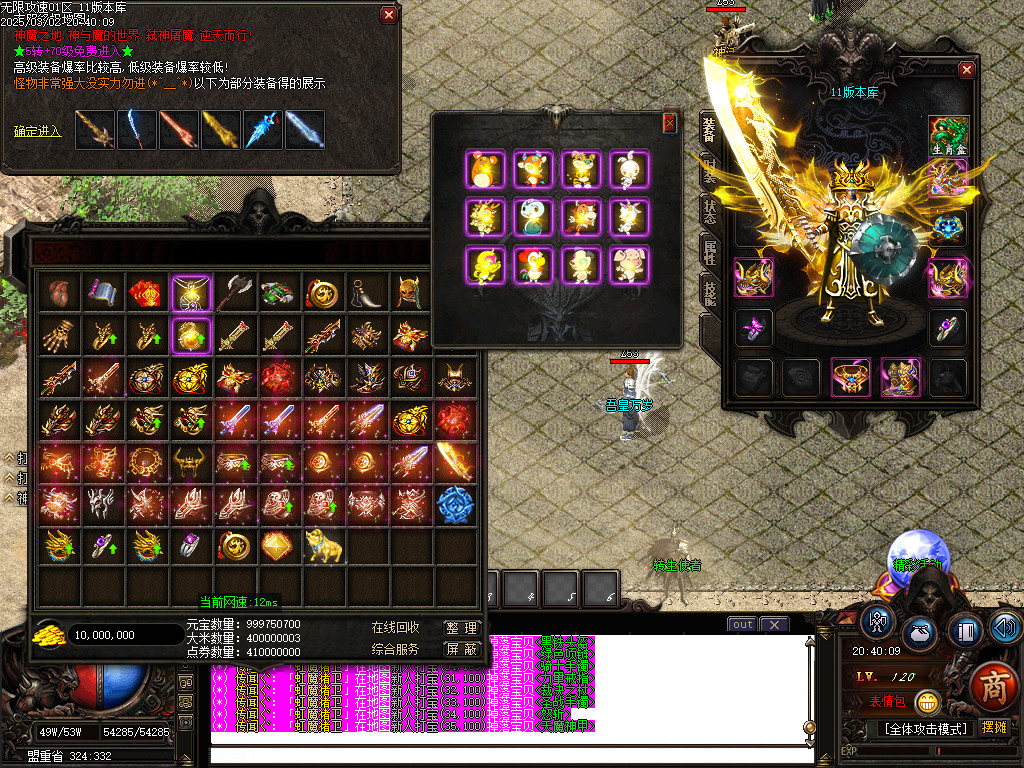Switch to the 状态 status tab
This screenshot has height=768, width=1024.
708,212
